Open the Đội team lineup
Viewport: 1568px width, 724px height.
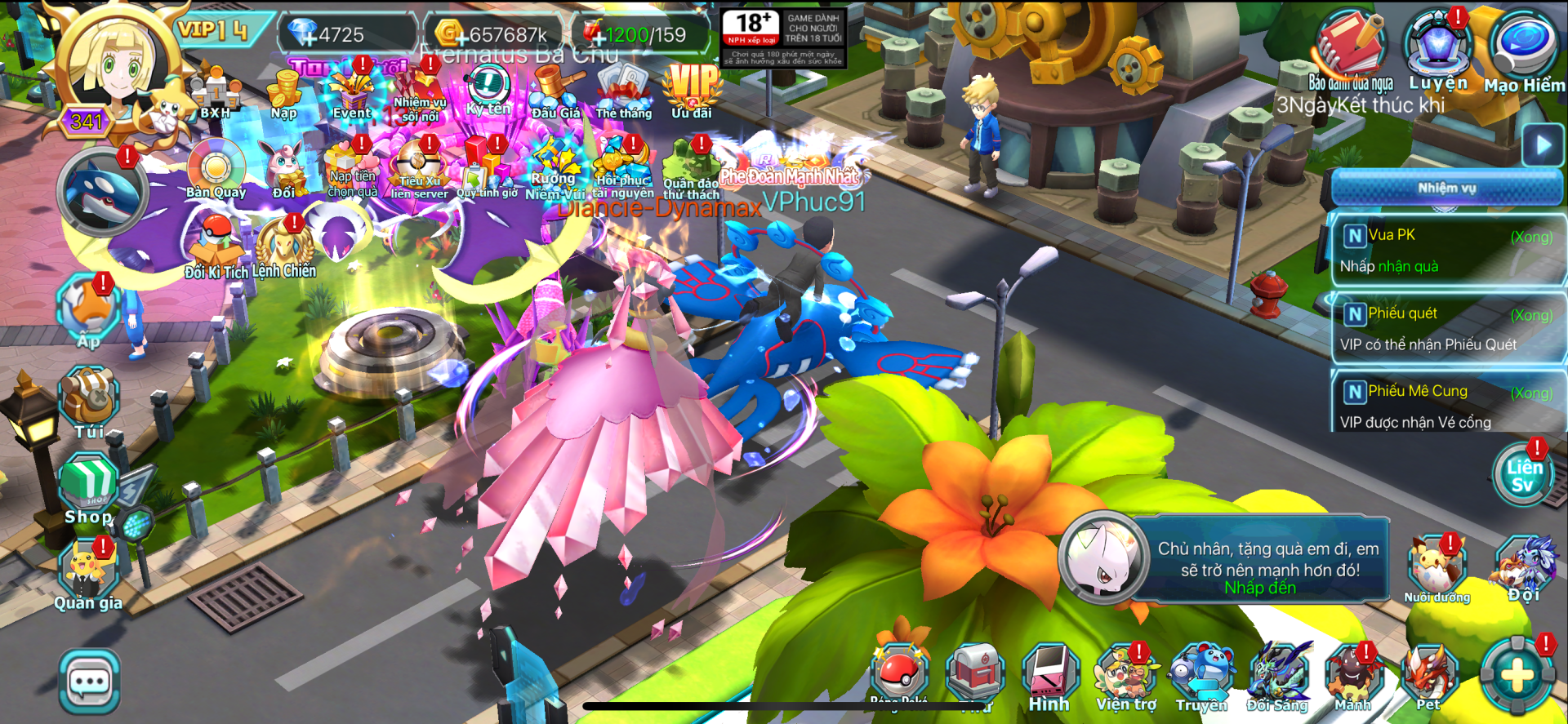tap(1524, 569)
